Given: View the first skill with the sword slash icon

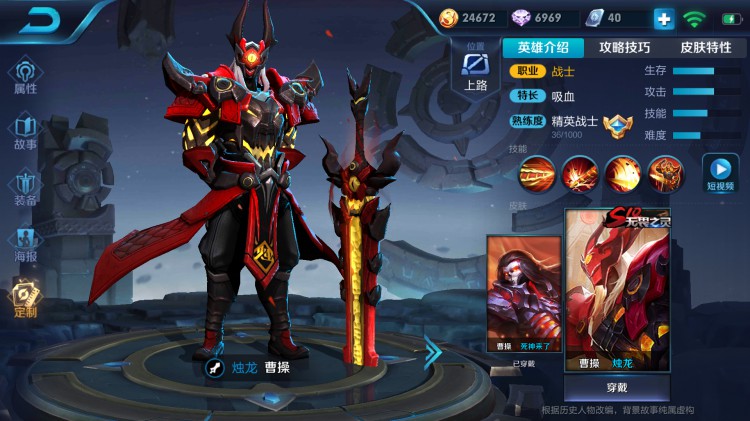Looking at the screenshot, I should click(x=535, y=173).
